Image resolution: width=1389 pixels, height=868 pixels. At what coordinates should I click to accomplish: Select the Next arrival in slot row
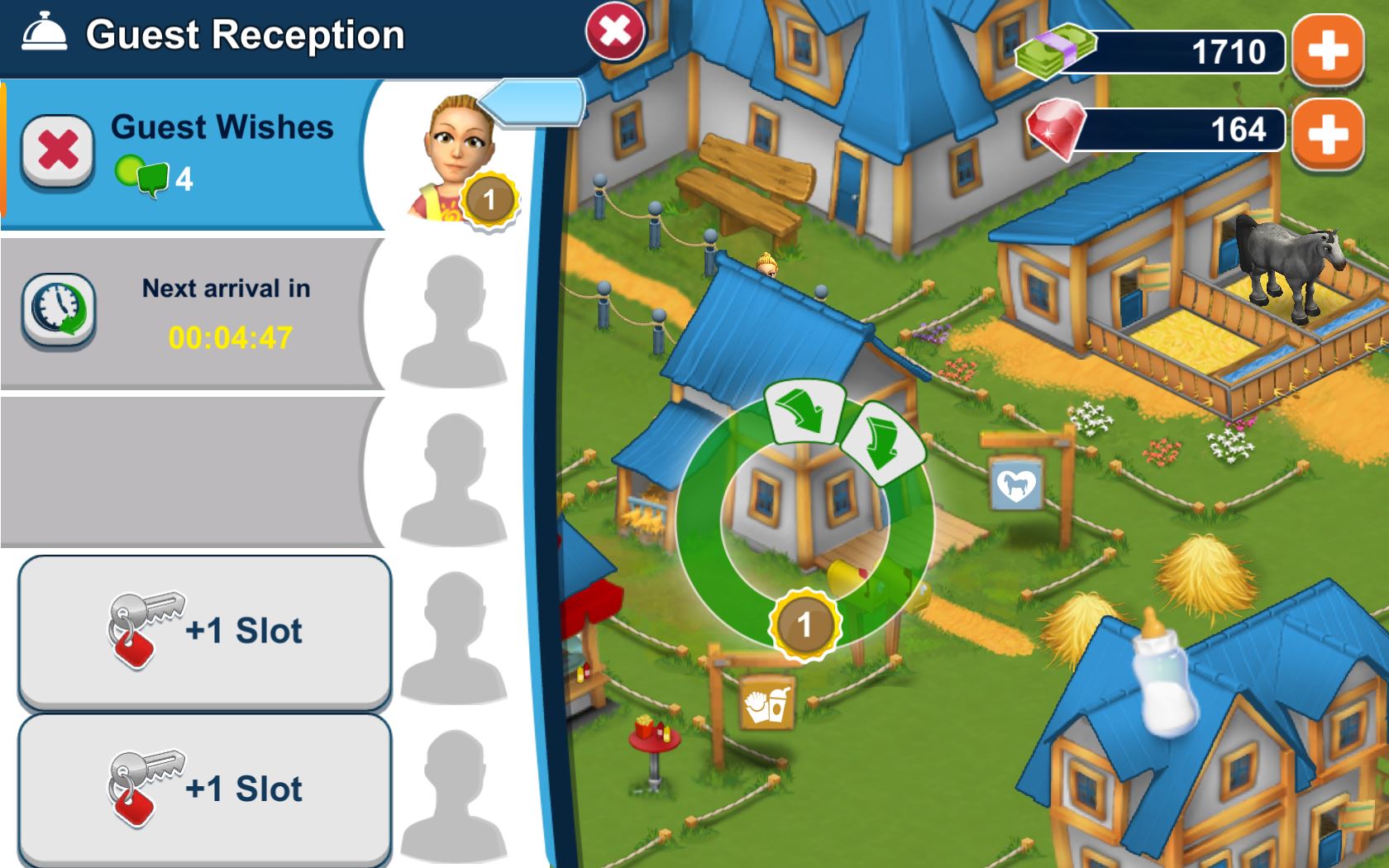click(x=223, y=310)
